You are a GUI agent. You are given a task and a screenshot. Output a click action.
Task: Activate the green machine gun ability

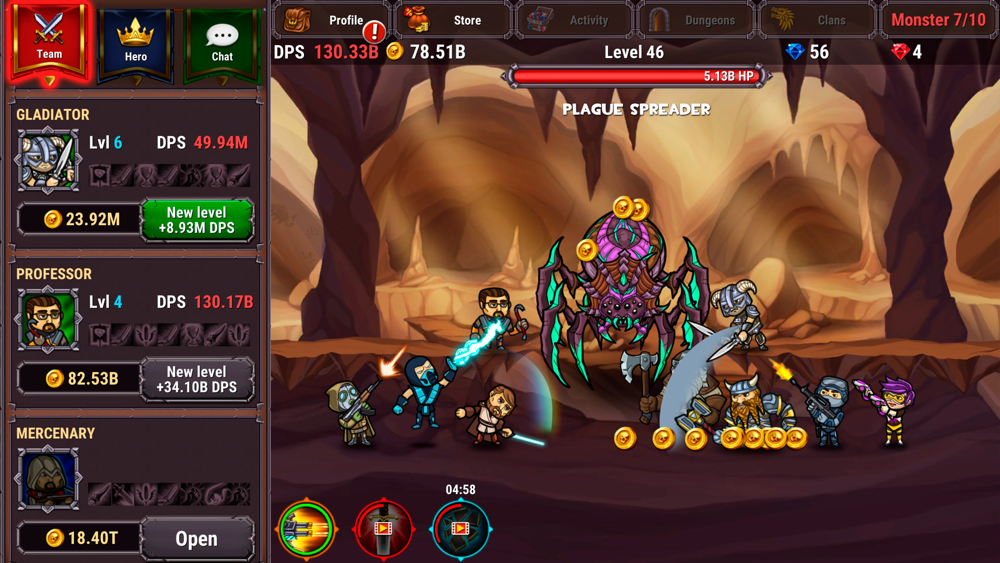click(307, 528)
